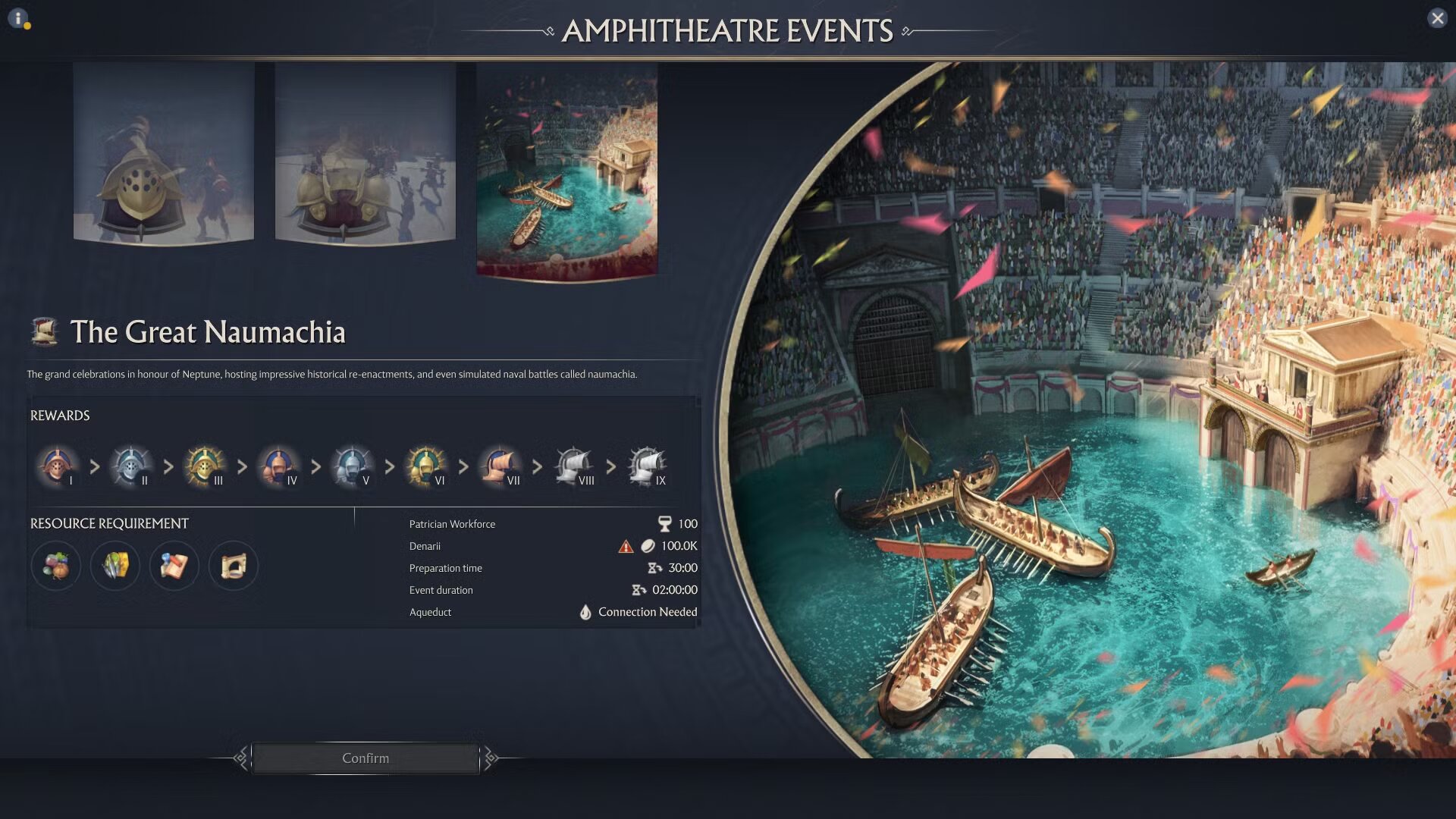Viewport: 1456px width, 819px height.
Task: Click the water droplet icon next to Aqueduct
Action: coord(584,612)
